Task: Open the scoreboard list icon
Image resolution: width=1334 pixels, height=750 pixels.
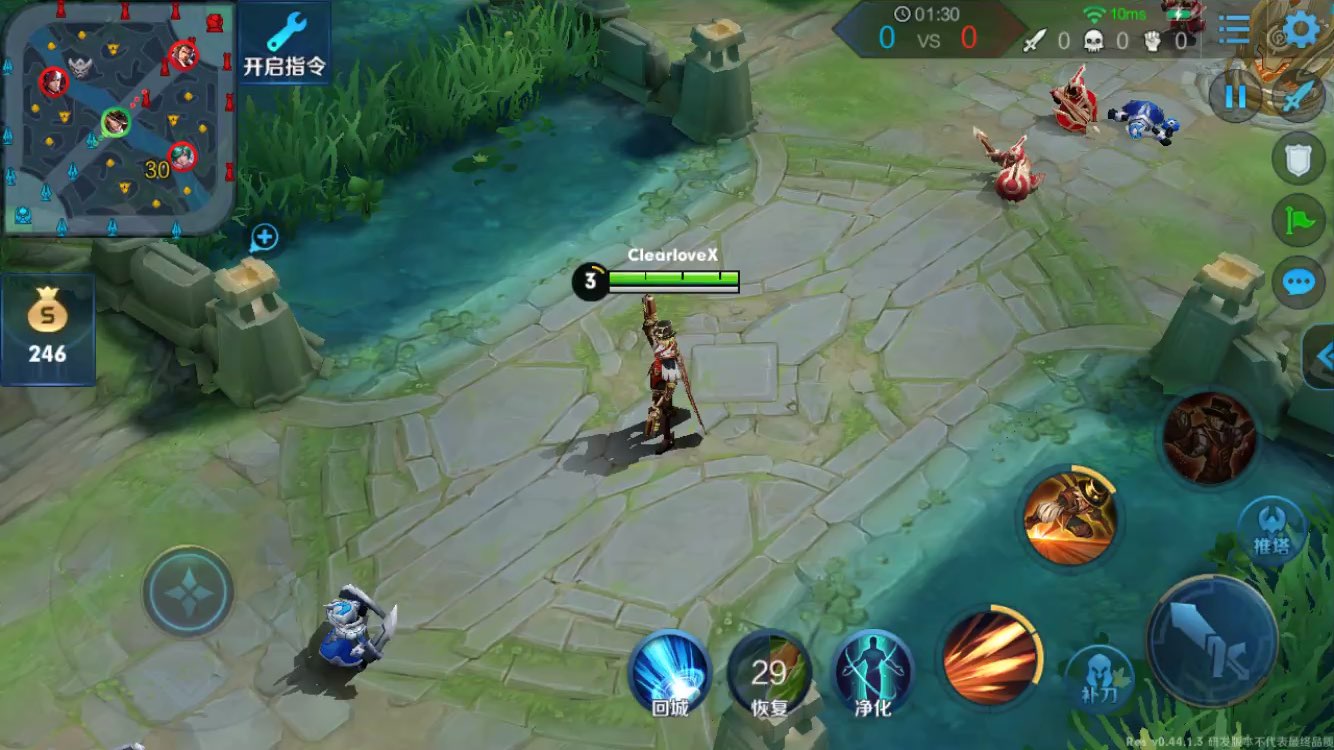Action: click(x=1234, y=30)
